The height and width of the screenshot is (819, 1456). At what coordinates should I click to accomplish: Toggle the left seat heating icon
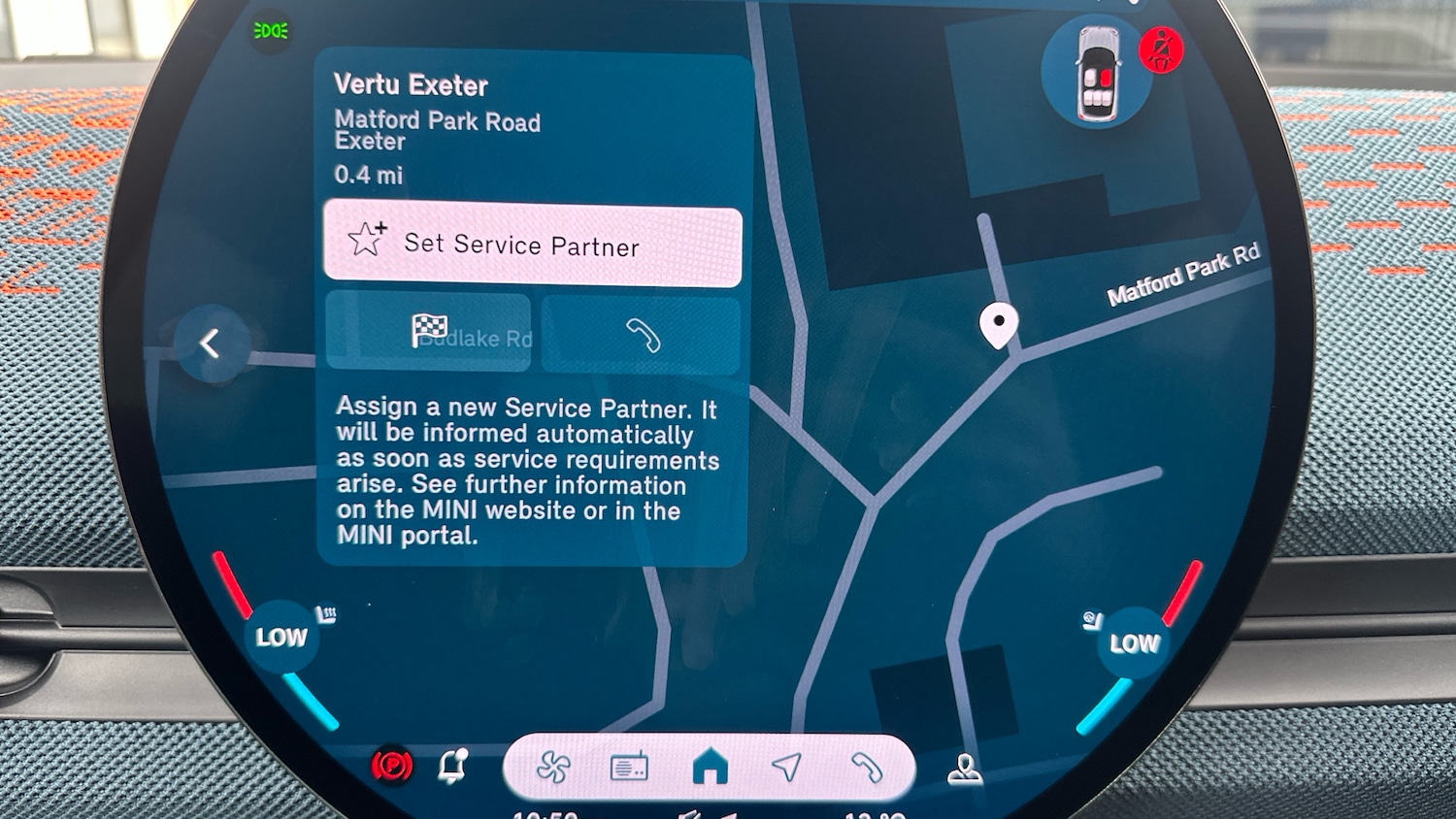coord(326,614)
